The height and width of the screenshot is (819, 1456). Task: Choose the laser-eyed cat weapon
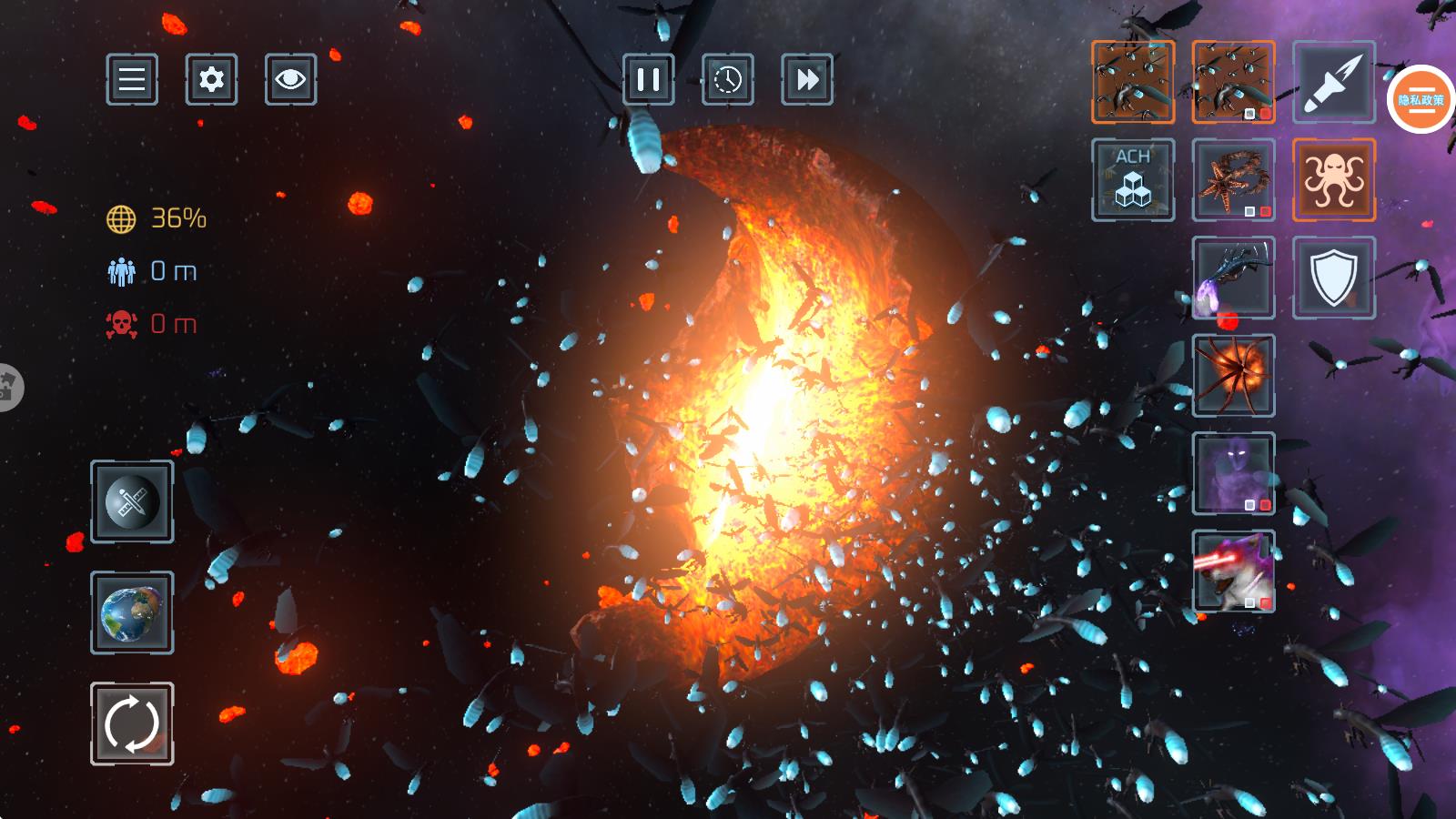point(1233,571)
